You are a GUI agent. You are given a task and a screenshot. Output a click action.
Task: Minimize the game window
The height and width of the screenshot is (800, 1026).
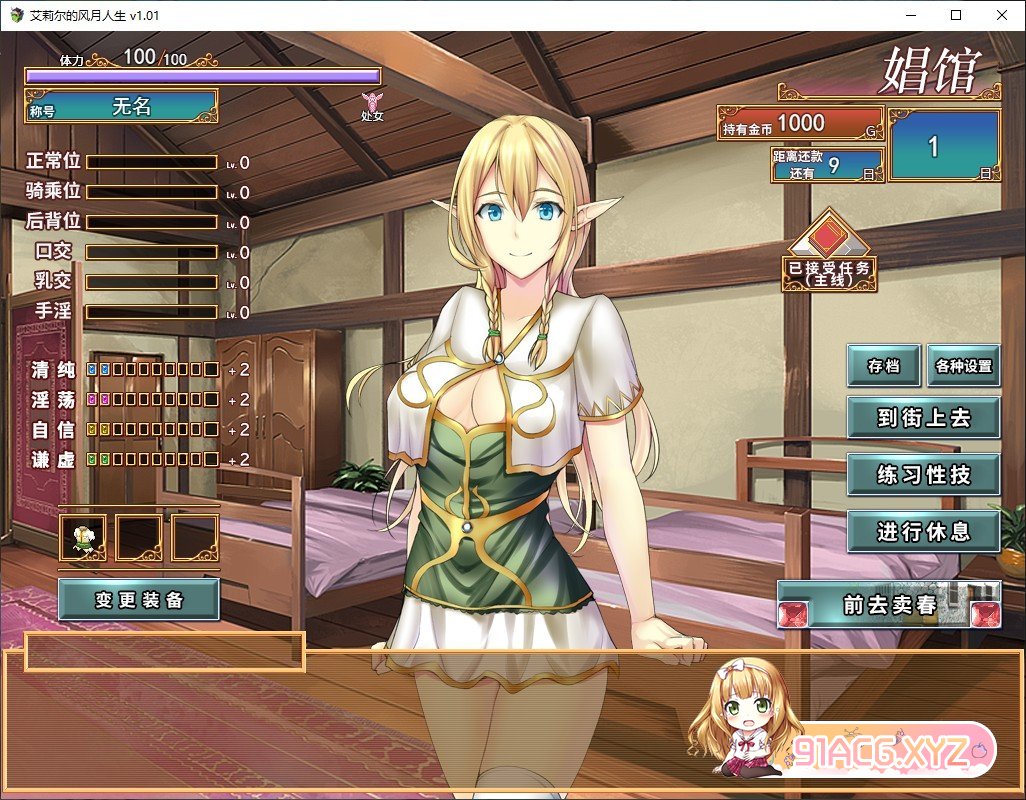910,15
